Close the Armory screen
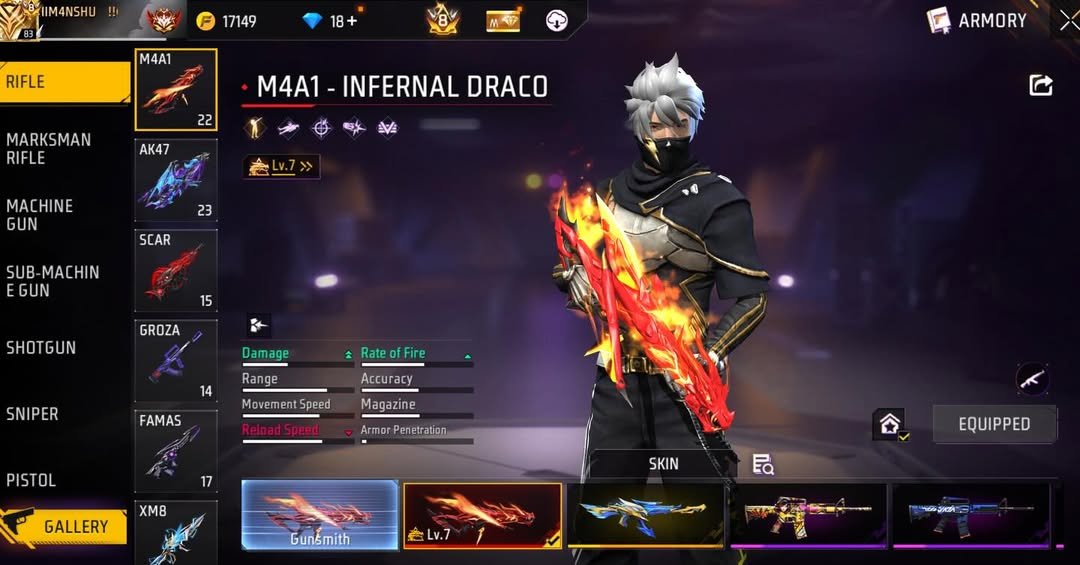The width and height of the screenshot is (1080, 565). 1069,21
